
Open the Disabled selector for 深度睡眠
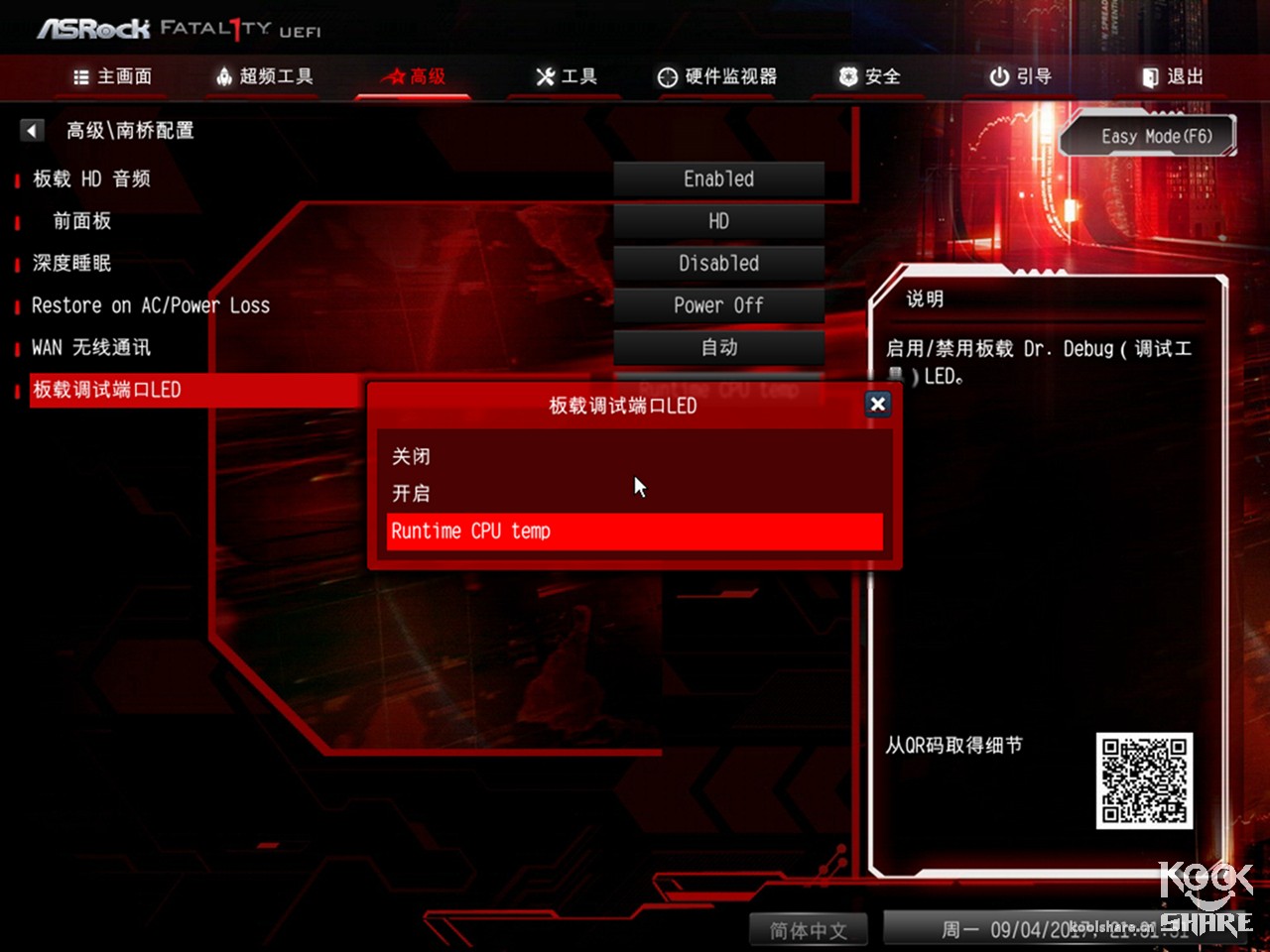coord(718,263)
